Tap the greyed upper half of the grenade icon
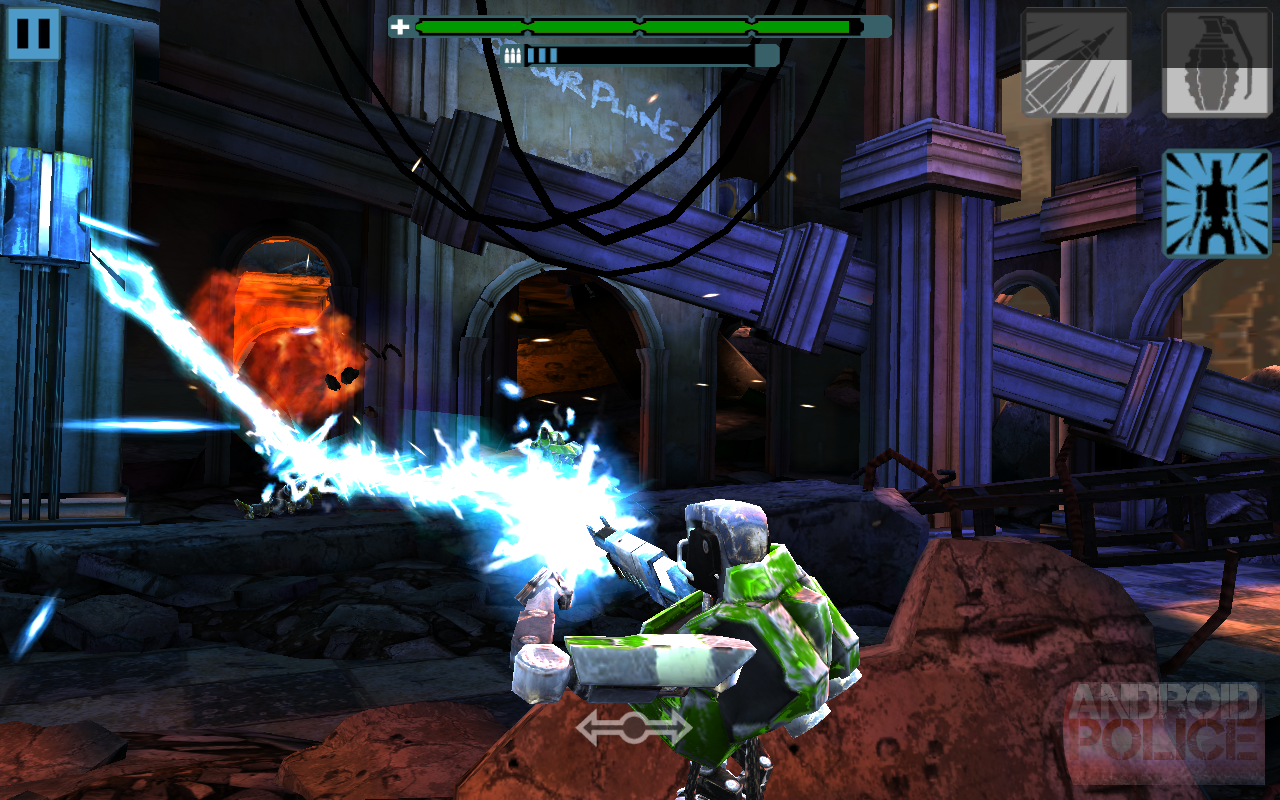1280x800 pixels. (1215, 35)
